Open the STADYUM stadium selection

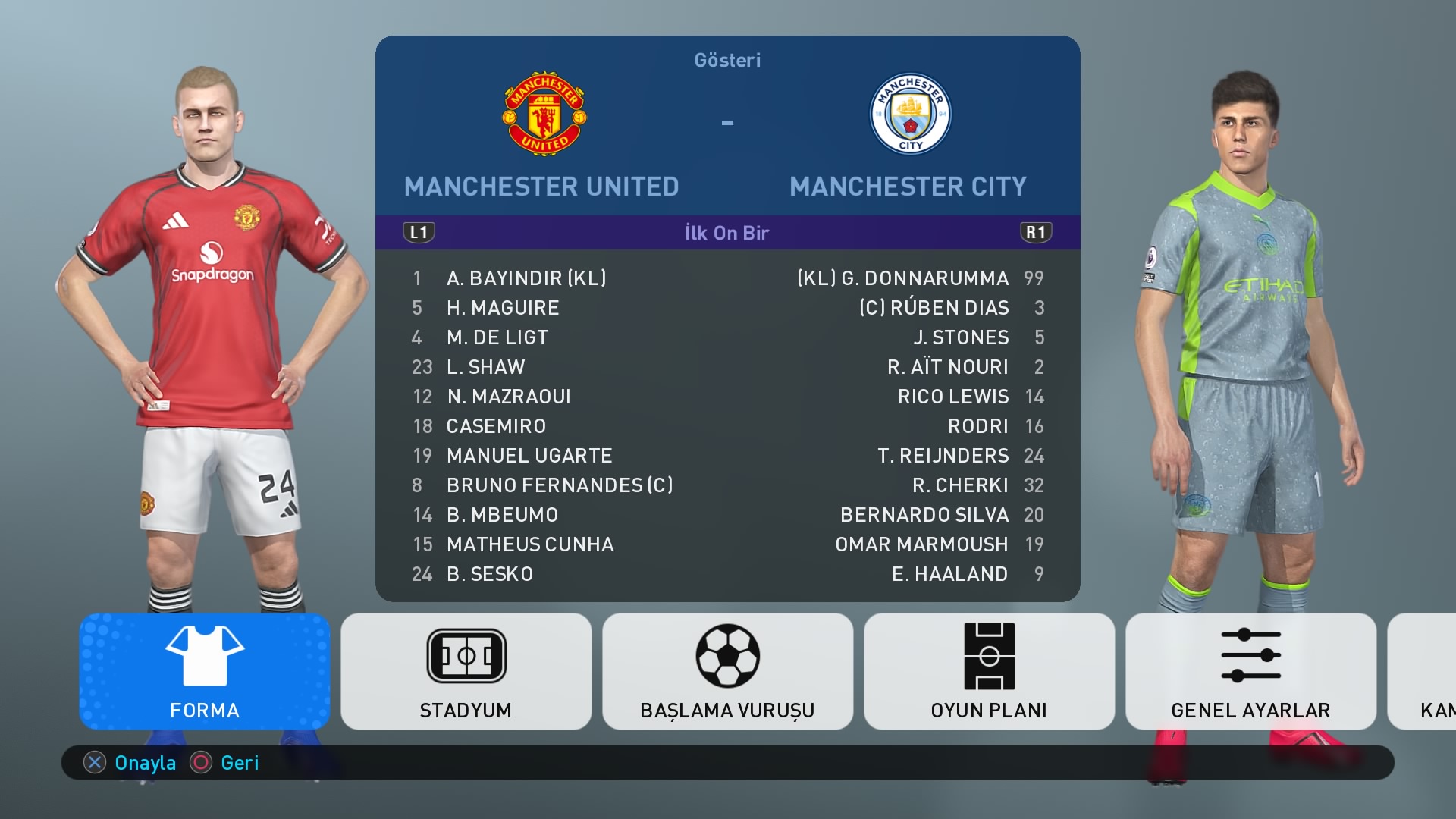(466, 671)
